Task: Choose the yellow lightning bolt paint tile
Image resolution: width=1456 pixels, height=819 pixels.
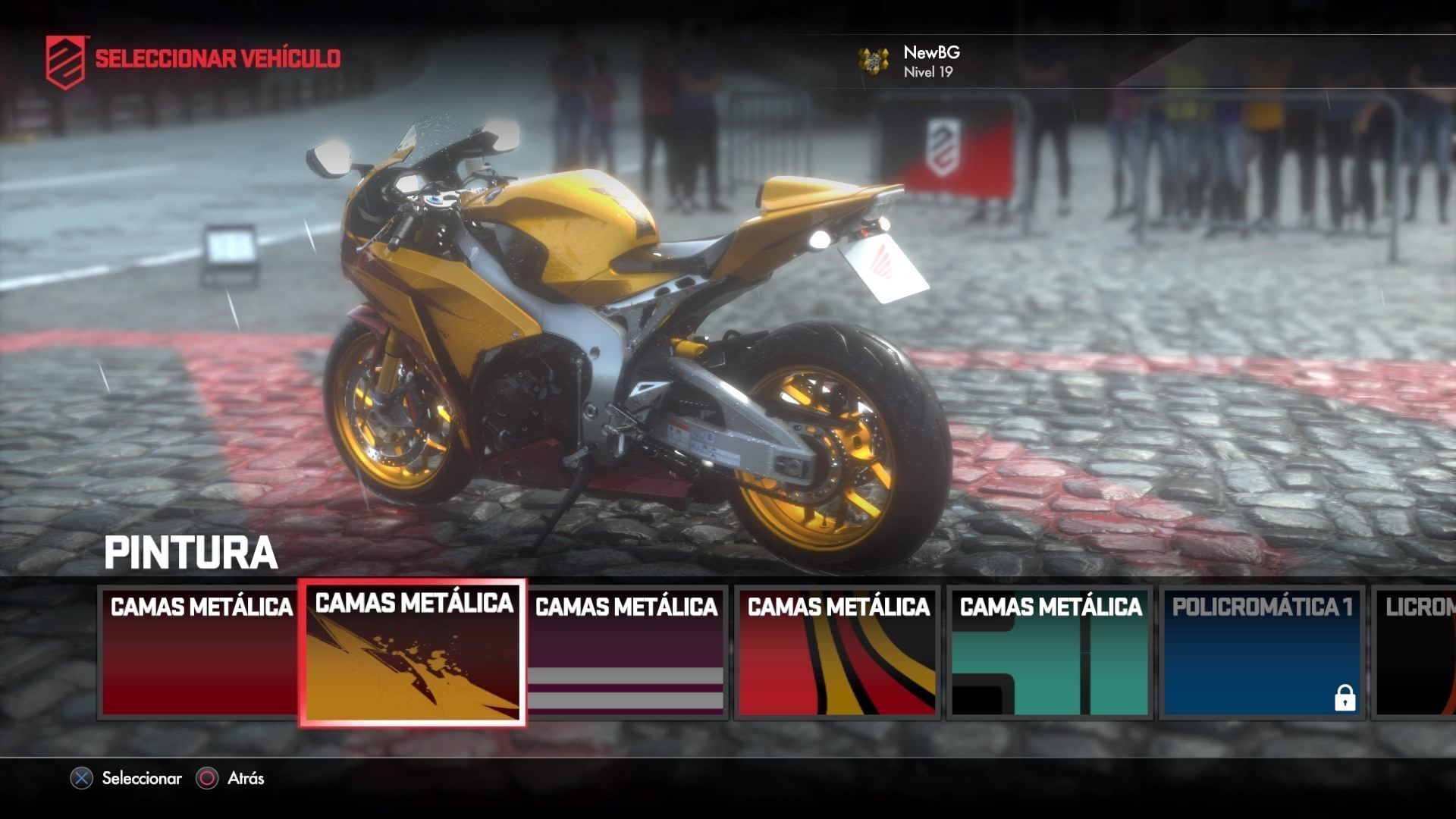Action: point(413,654)
